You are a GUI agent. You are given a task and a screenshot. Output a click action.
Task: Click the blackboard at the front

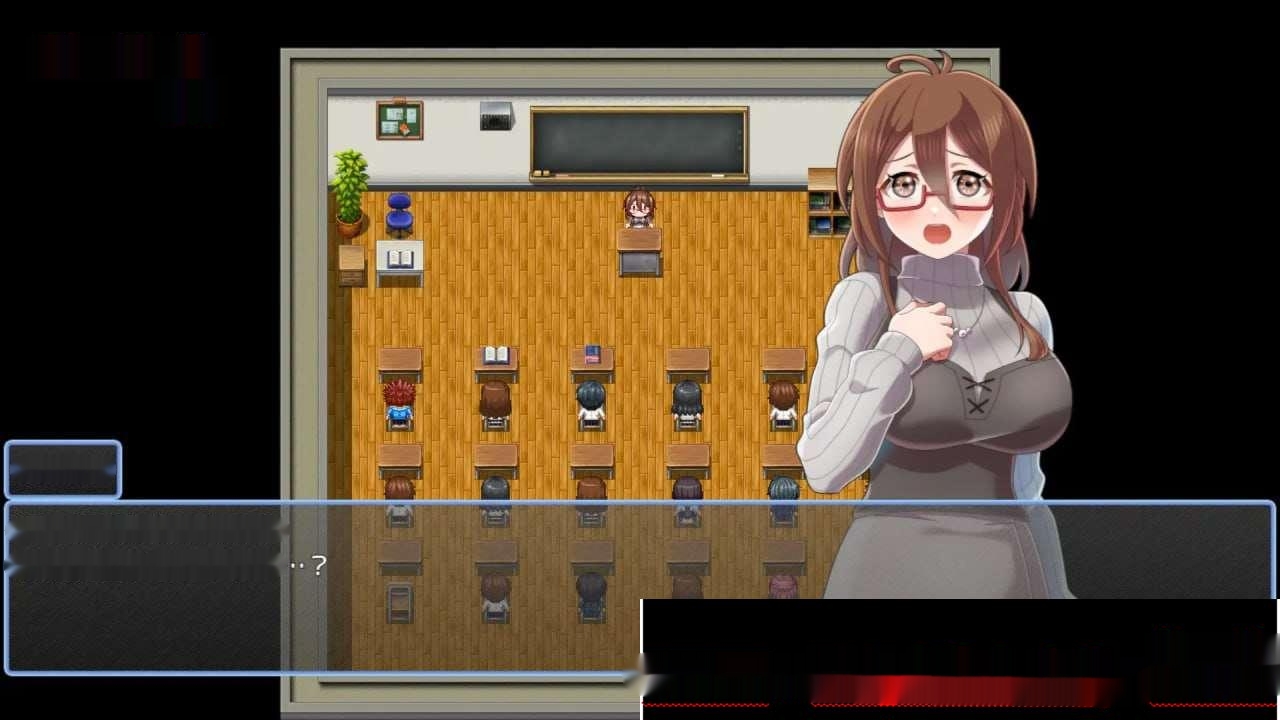point(638,140)
